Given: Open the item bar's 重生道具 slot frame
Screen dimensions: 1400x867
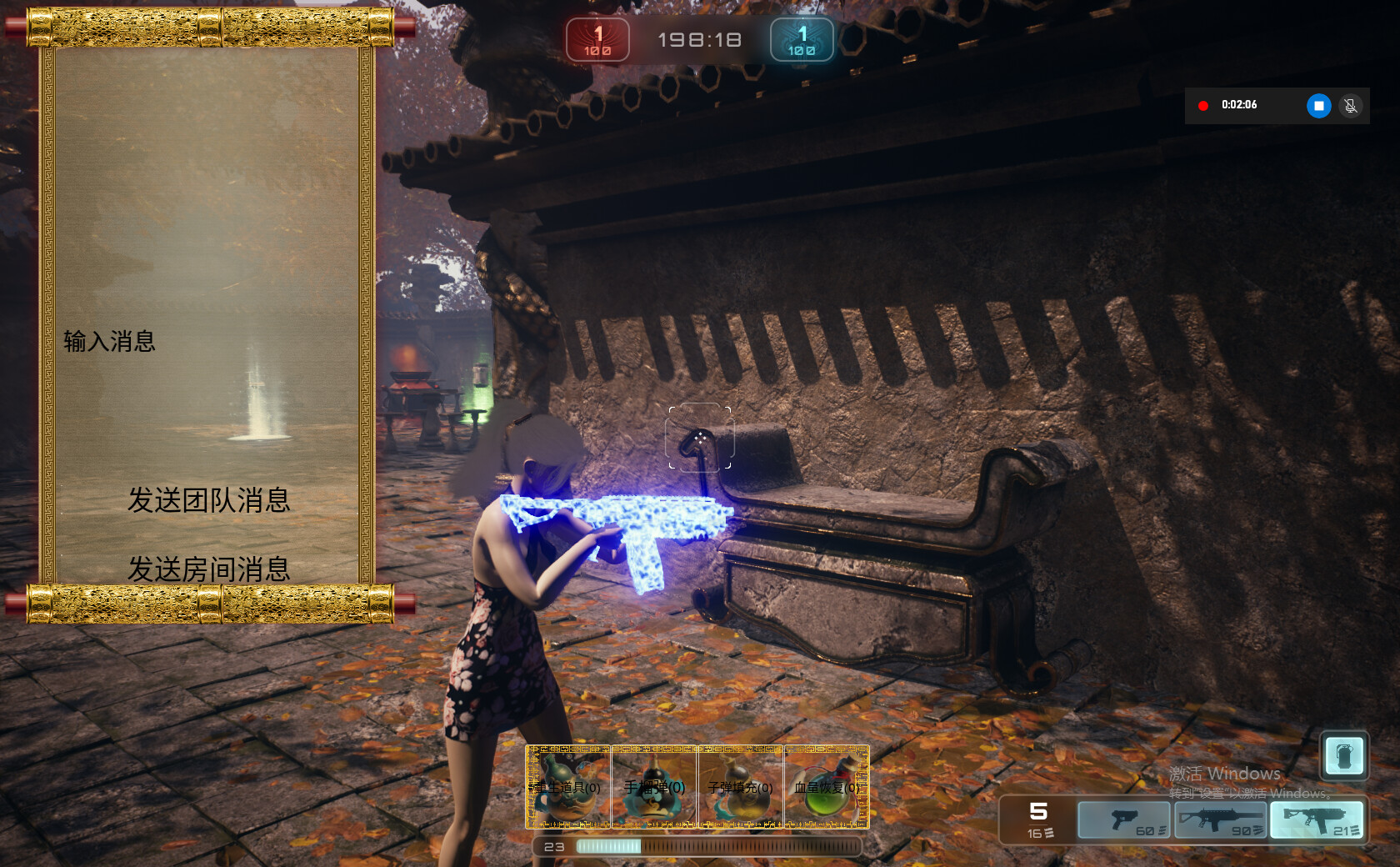Looking at the screenshot, I should (x=567, y=788).
